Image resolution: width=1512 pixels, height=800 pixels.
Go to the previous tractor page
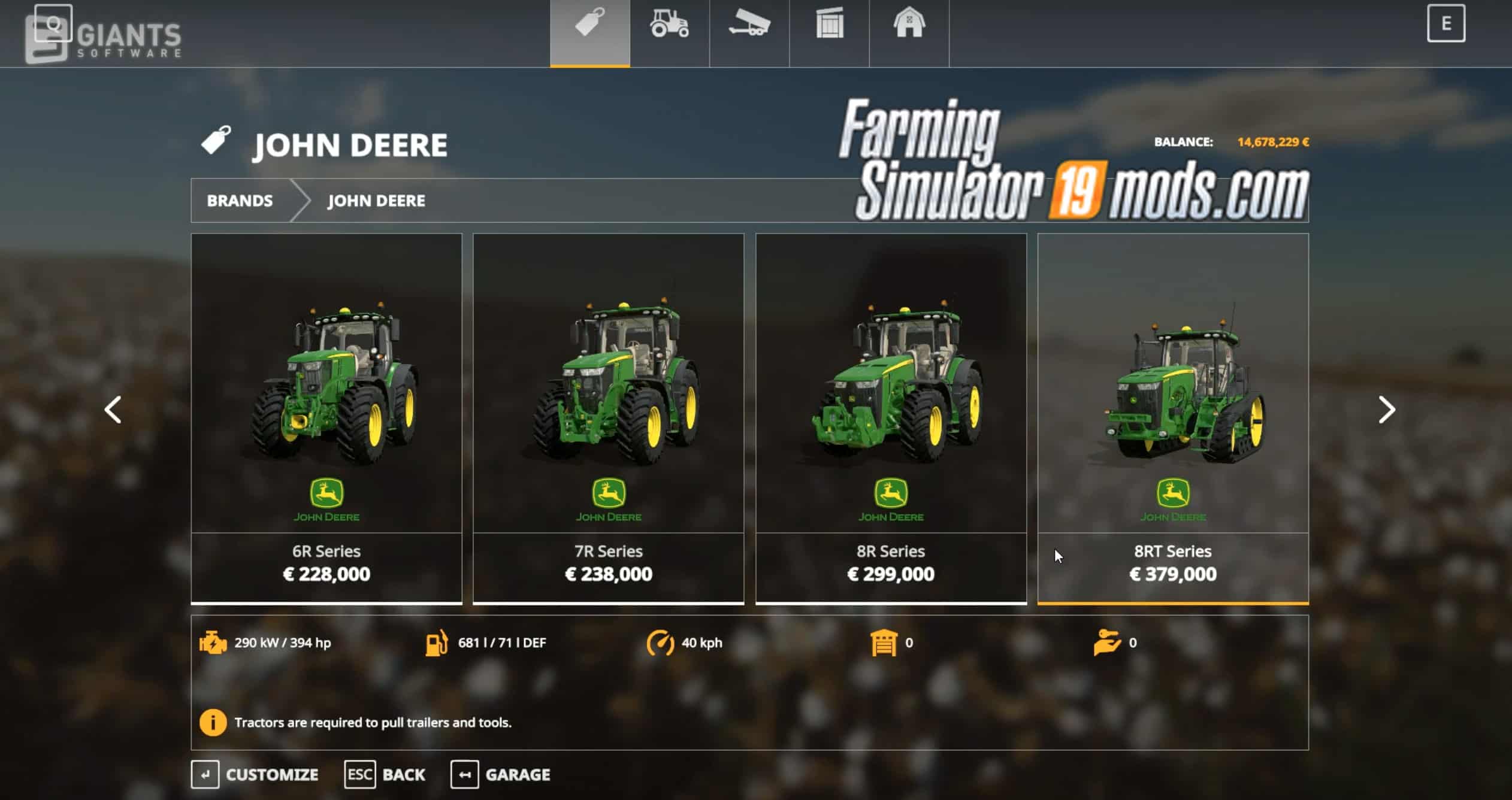[x=113, y=410]
